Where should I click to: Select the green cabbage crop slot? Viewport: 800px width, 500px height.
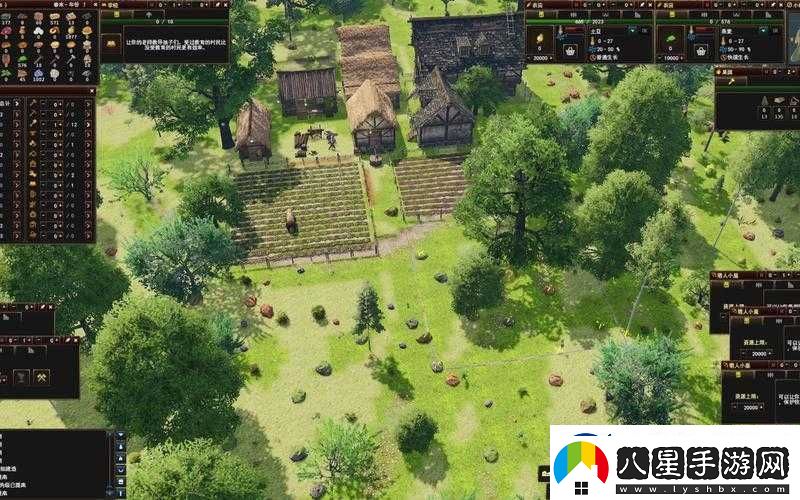coord(670,38)
